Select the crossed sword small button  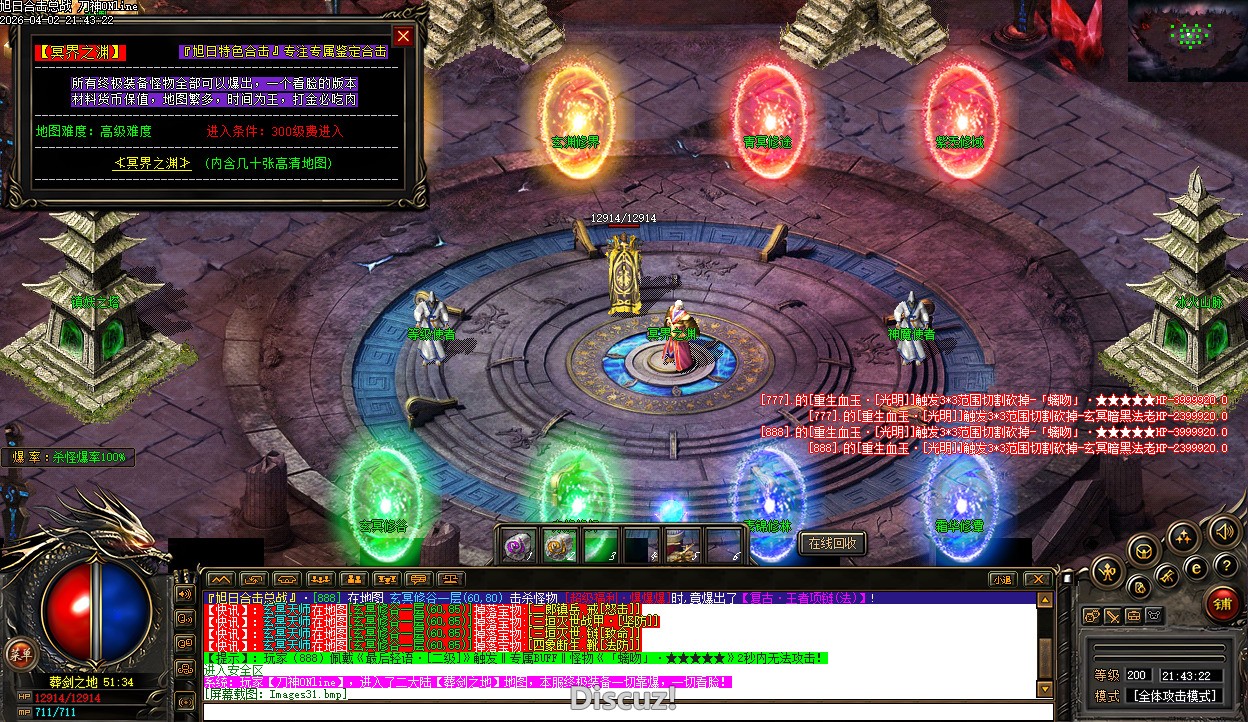pos(1113,616)
